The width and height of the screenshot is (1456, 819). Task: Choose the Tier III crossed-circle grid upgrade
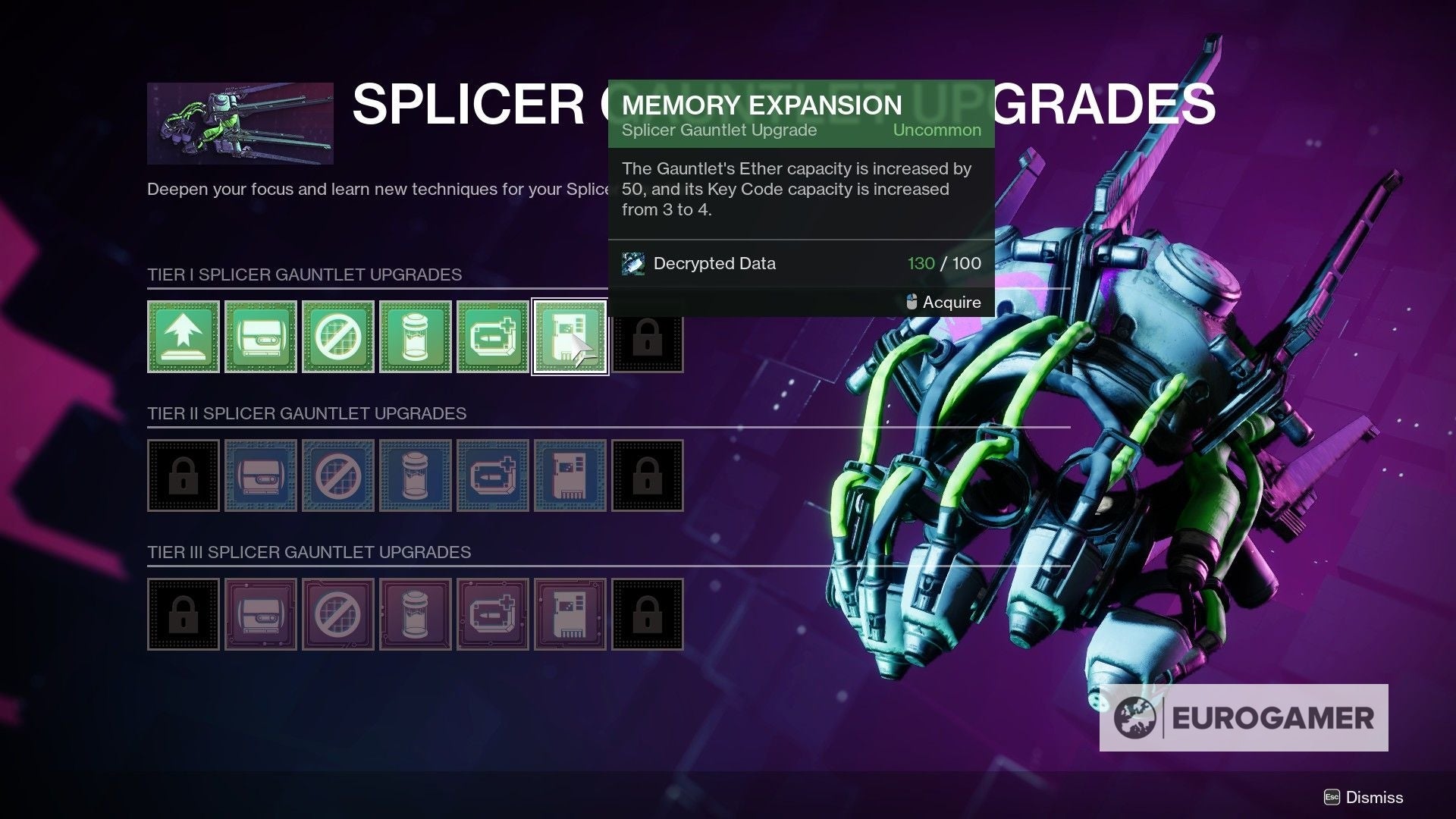coord(338,614)
